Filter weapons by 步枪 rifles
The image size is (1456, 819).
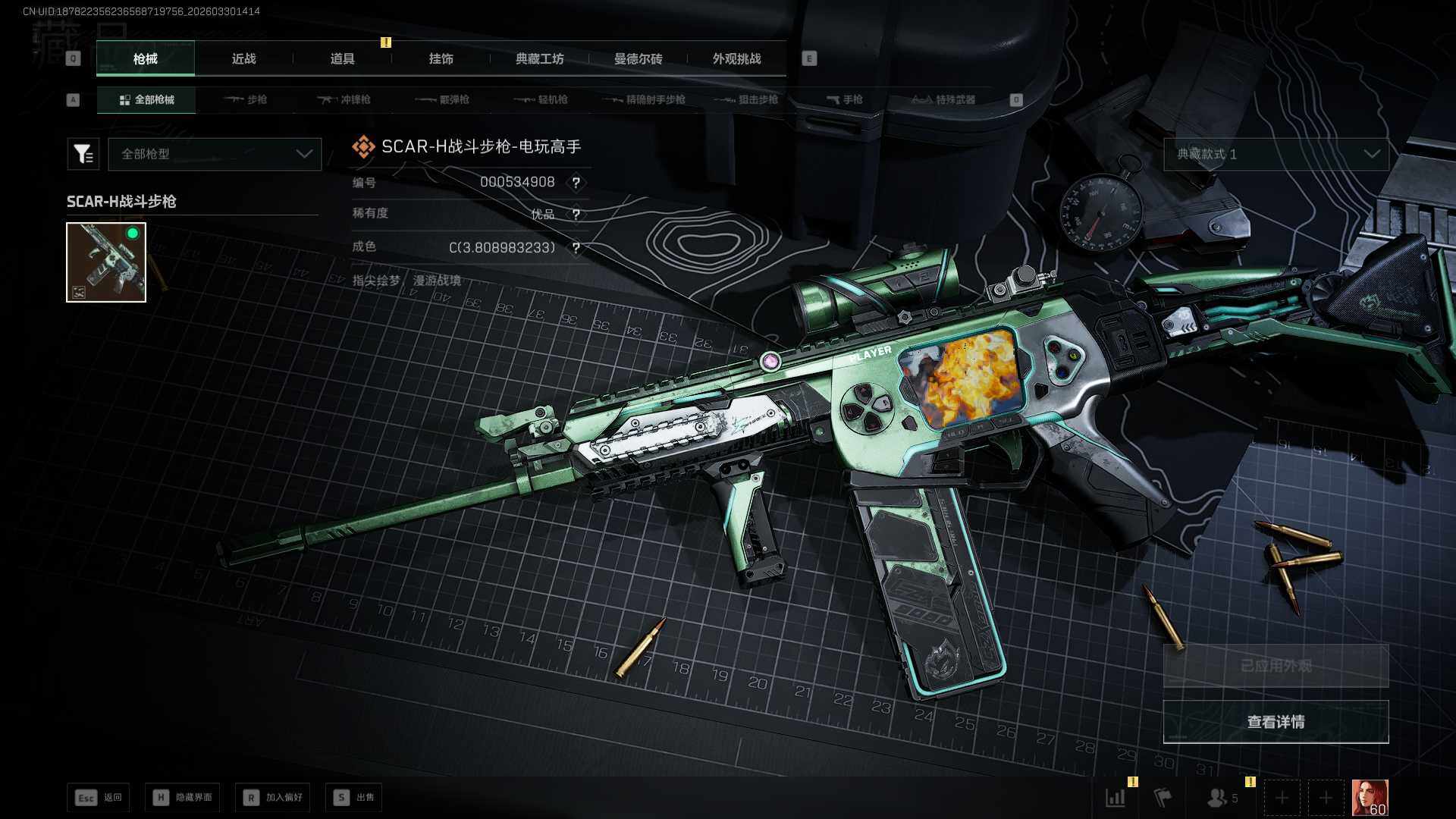[246, 100]
